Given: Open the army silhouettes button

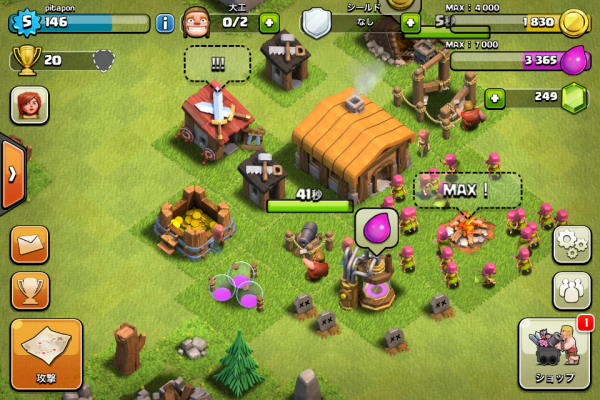Looking at the screenshot, I should click(571, 289).
